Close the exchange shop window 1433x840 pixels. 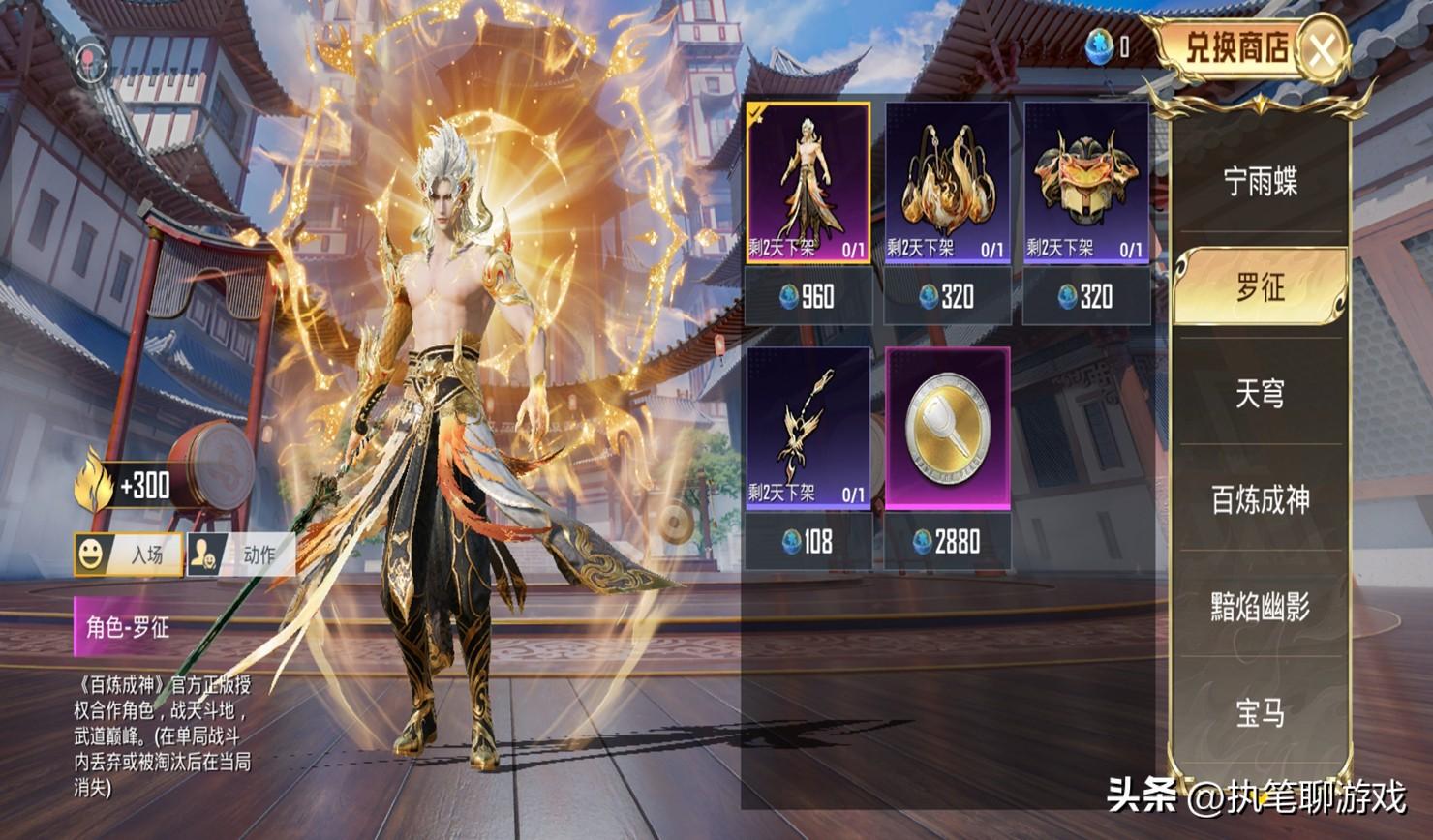1323,49
